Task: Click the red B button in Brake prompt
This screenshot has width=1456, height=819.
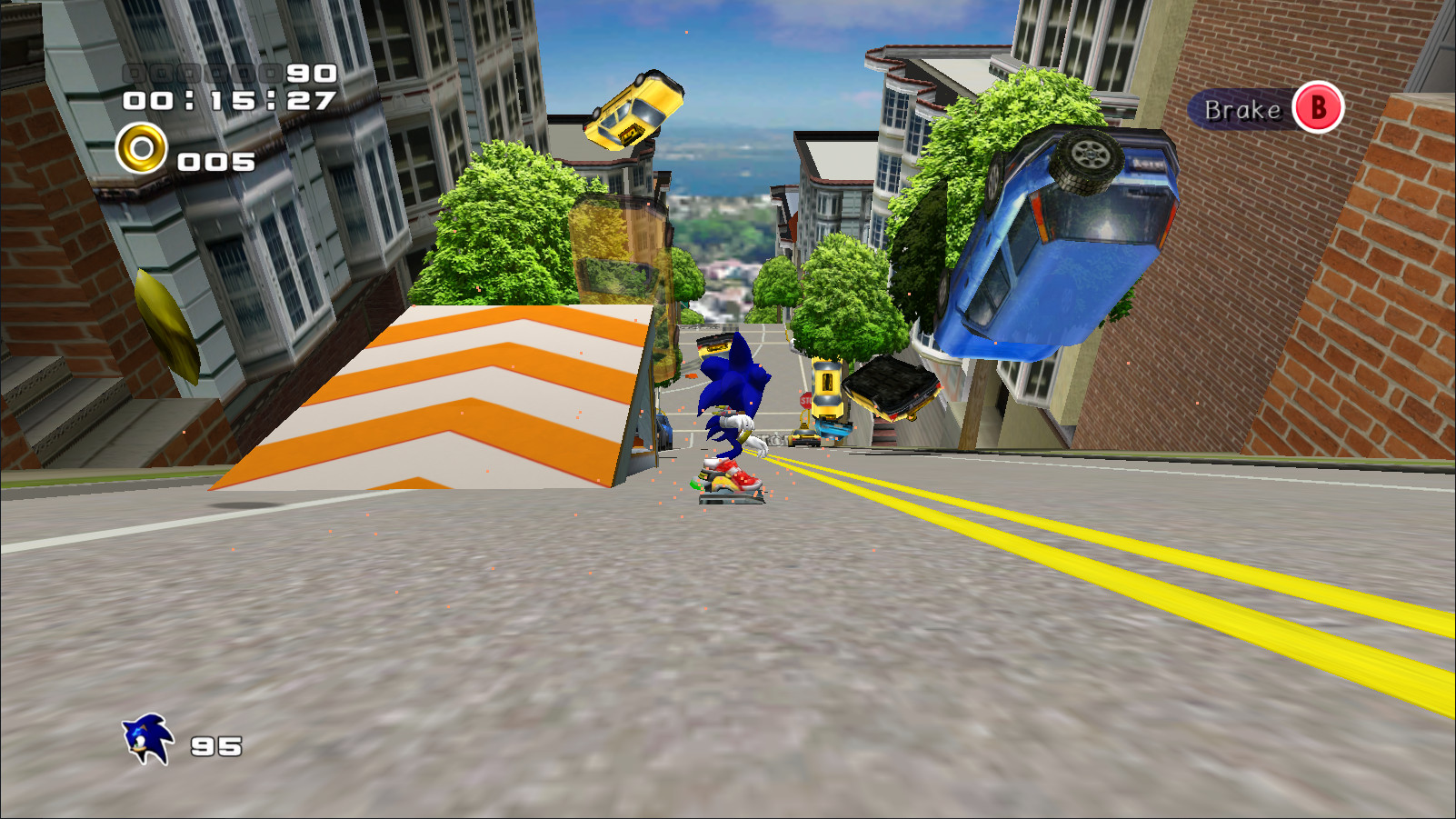Action: coord(1317,109)
